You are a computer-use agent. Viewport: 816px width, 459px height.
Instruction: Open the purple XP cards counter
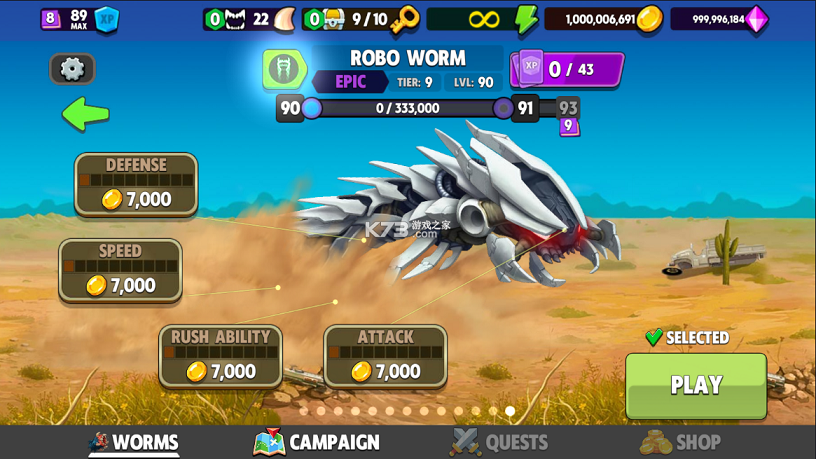tap(567, 70)
